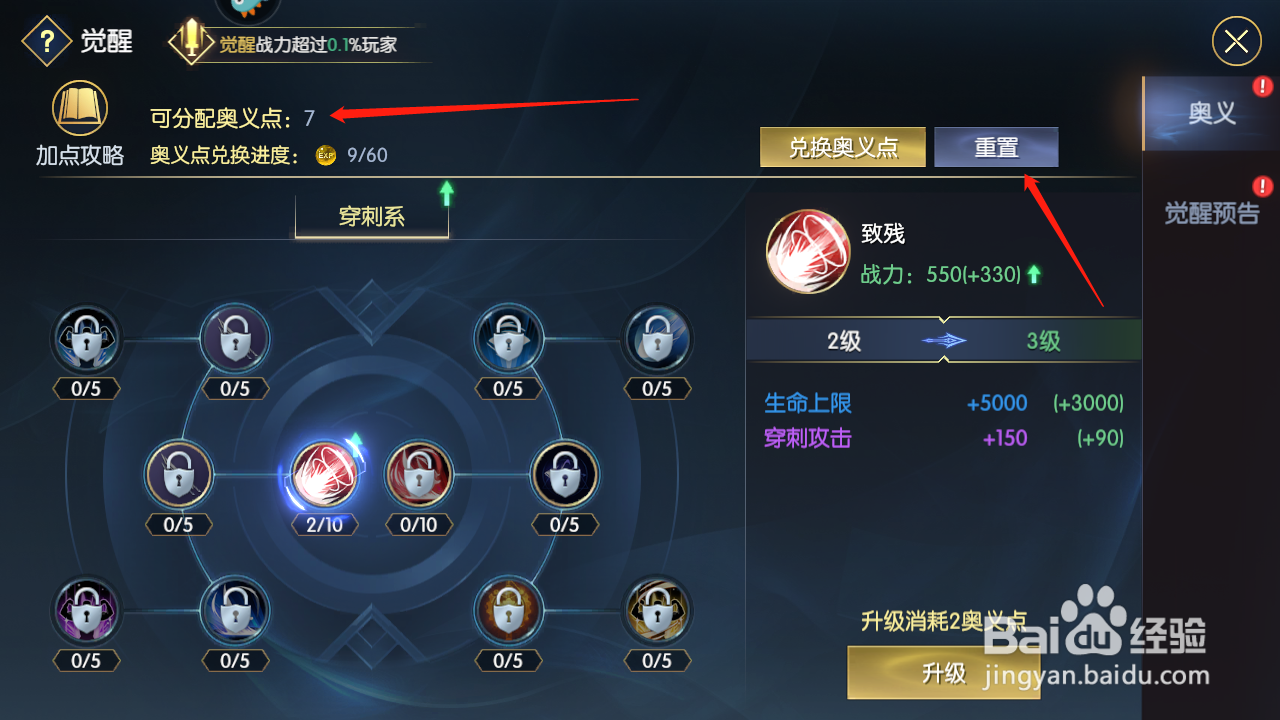The image size is (1280, 720).
Task: Select the locked node above the 致残 skill
Action: (235, 338)
